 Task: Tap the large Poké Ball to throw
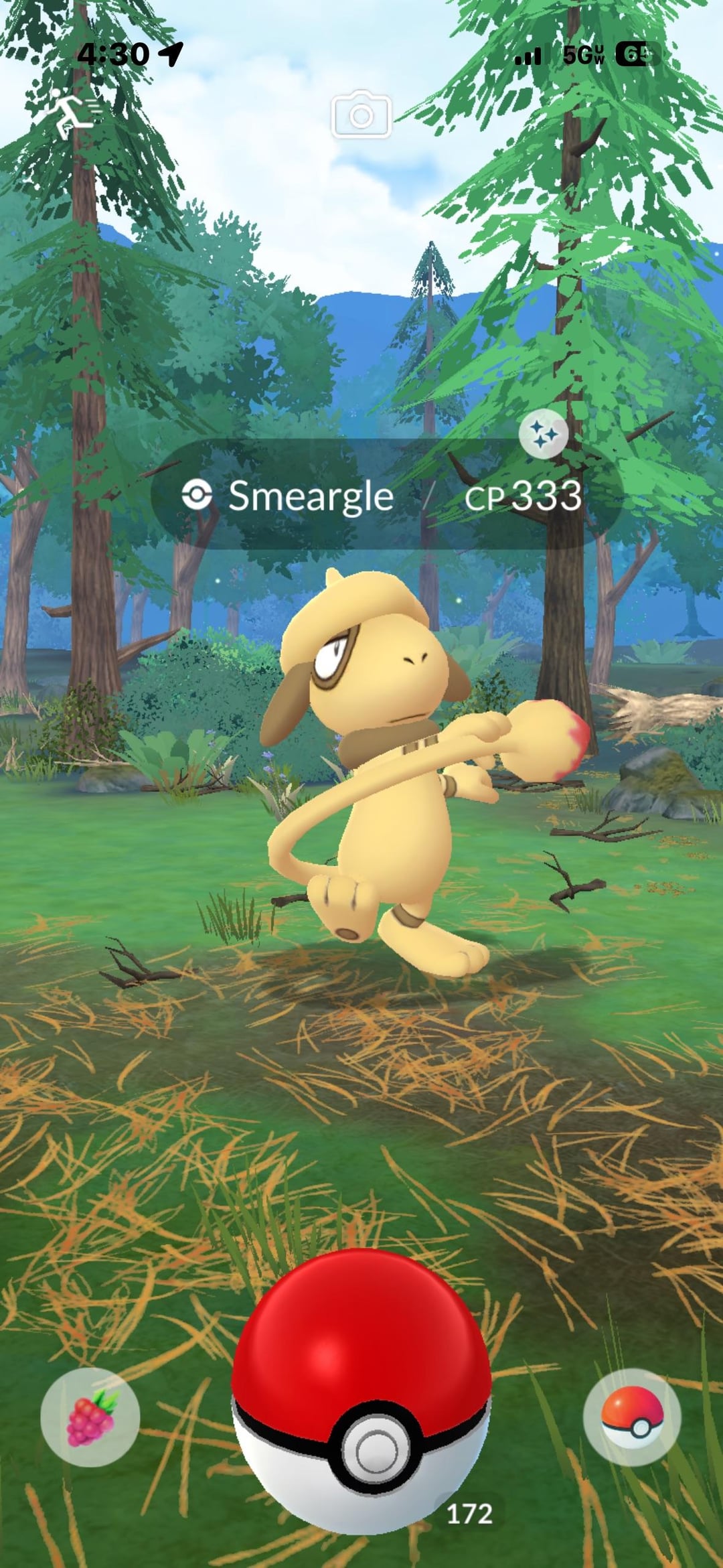click(361, 1393)
